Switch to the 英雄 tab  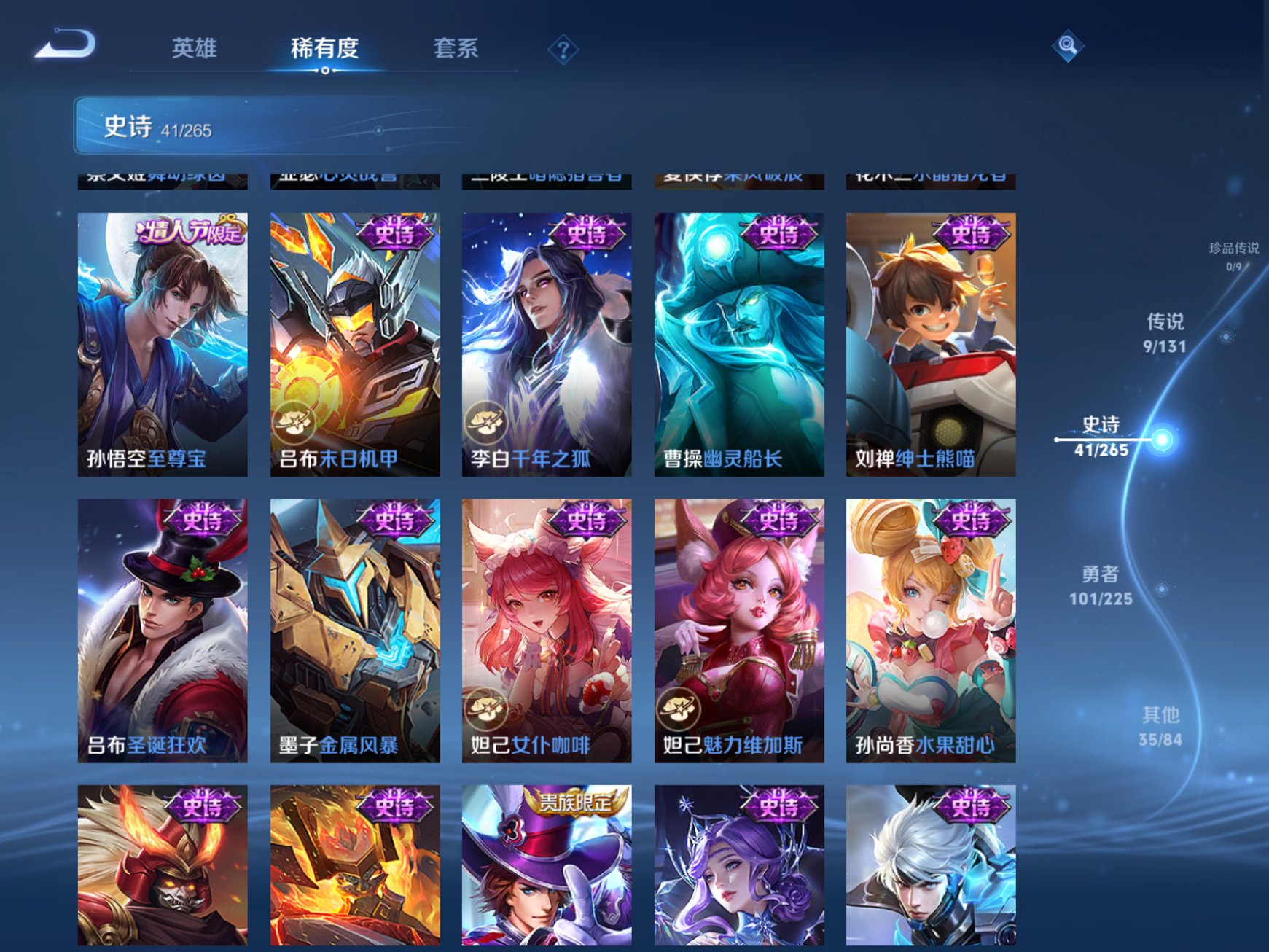pos(194,47)
